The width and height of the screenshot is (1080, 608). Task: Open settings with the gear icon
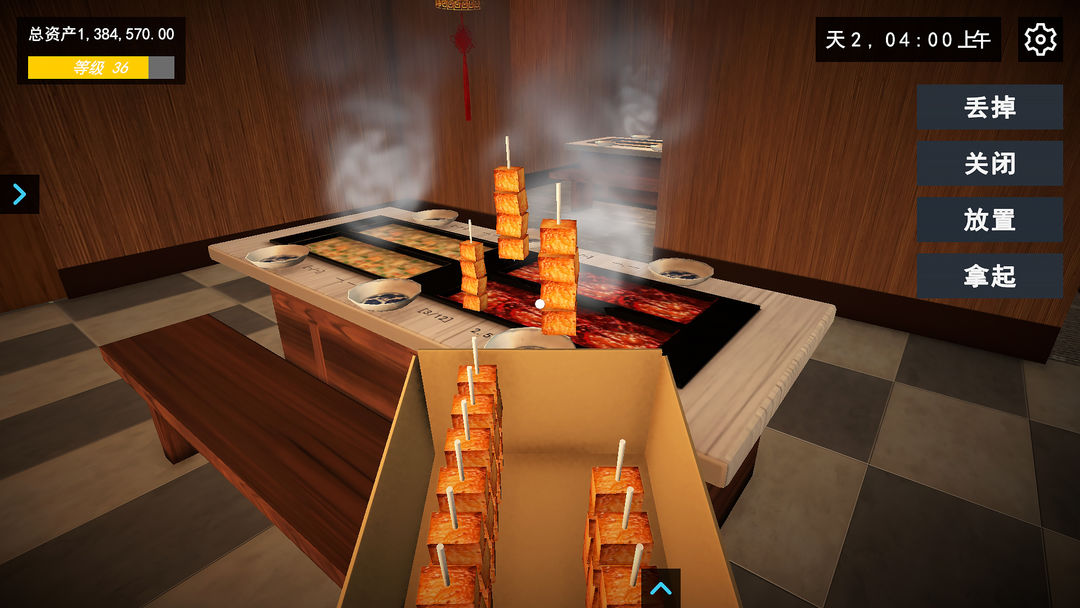[x=1040, y=39]
